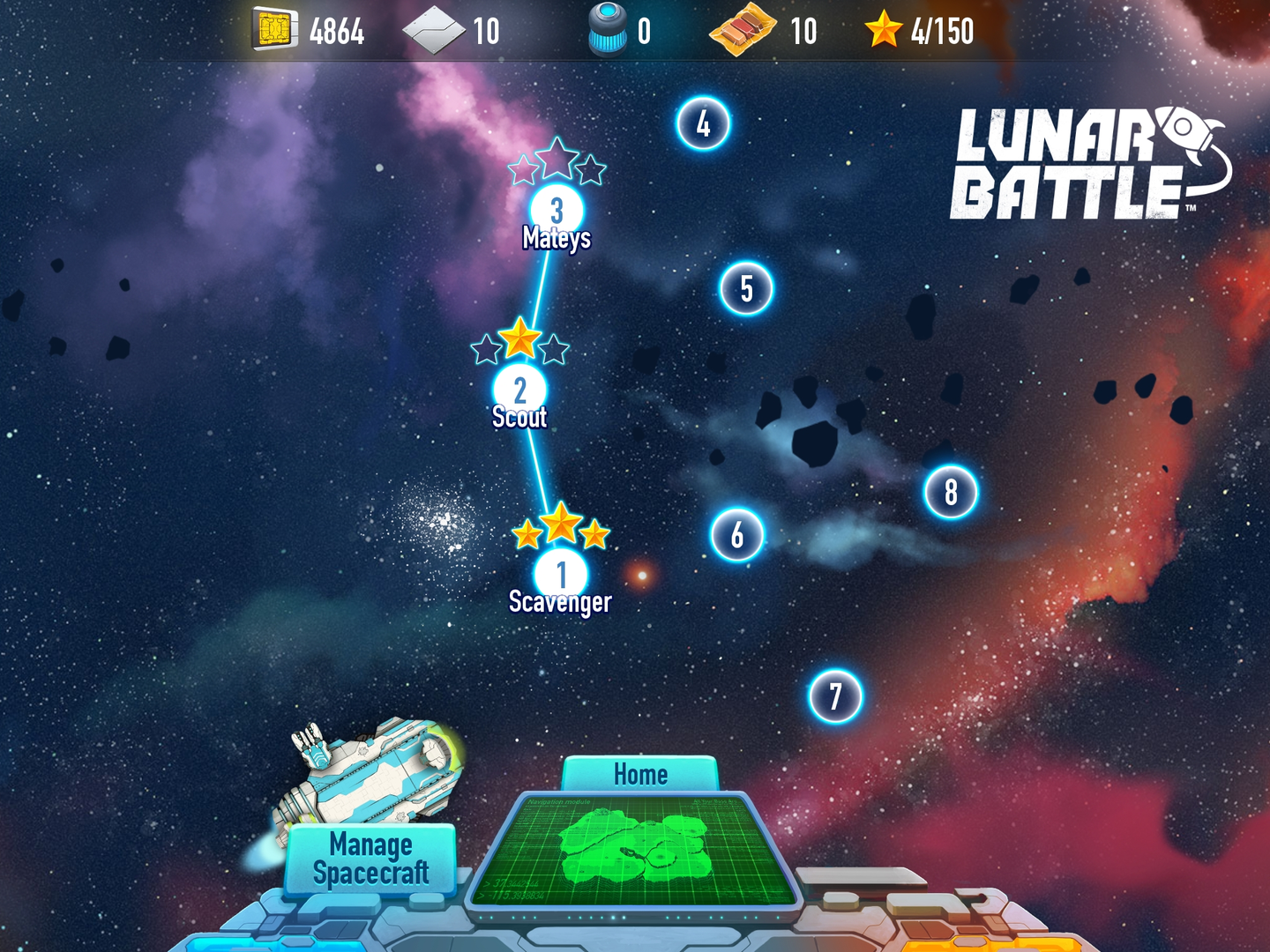Choose level 2 Scout node
Screen dimensions: 1270x952
(519, 389)
